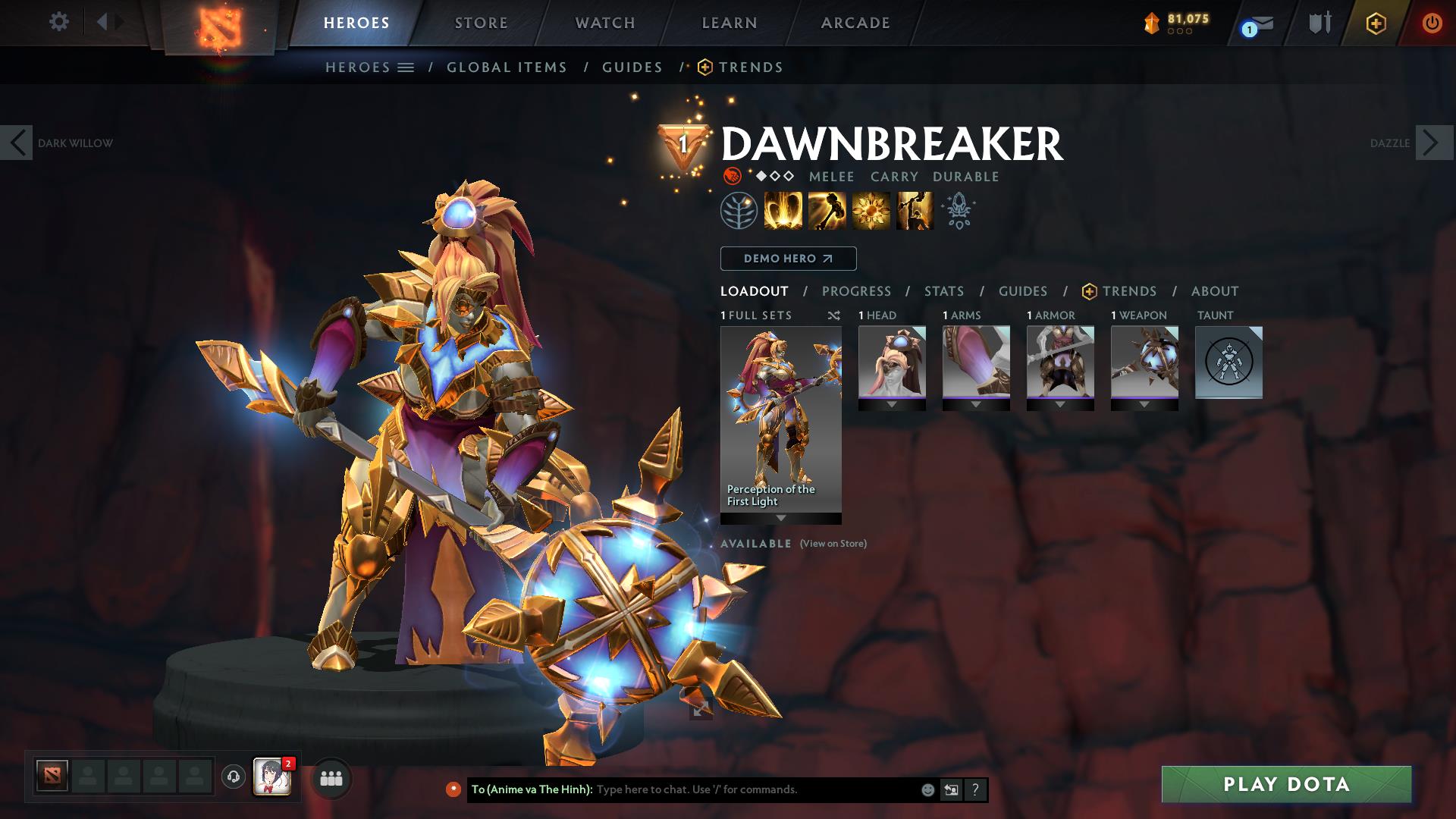Click the friends list icon near the party slots
Viewport: 1456px width, 819px height.
tap(330, 778)
